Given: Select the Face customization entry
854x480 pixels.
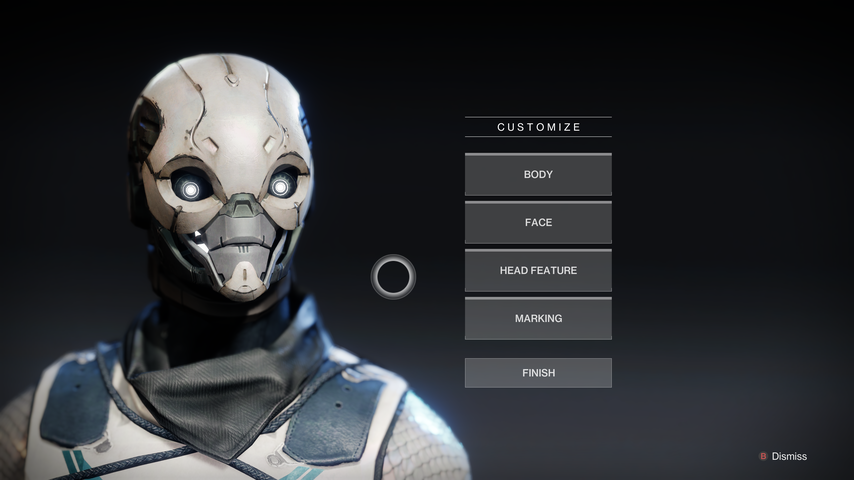Looking at the screenshot, I should 538,223.
